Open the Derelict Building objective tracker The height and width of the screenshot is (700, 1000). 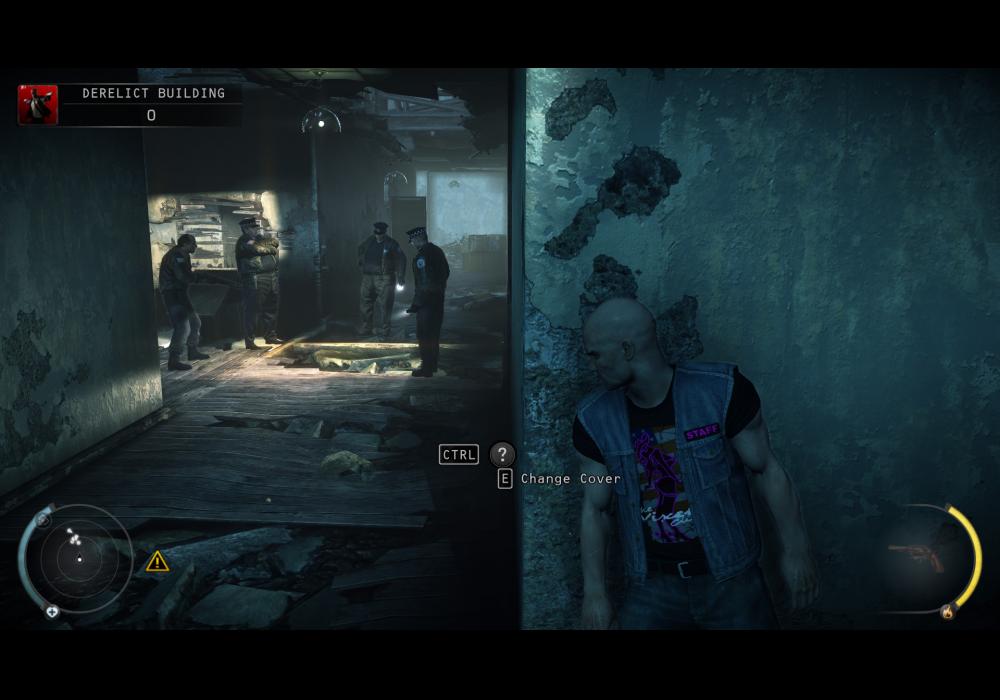point(153,94)
